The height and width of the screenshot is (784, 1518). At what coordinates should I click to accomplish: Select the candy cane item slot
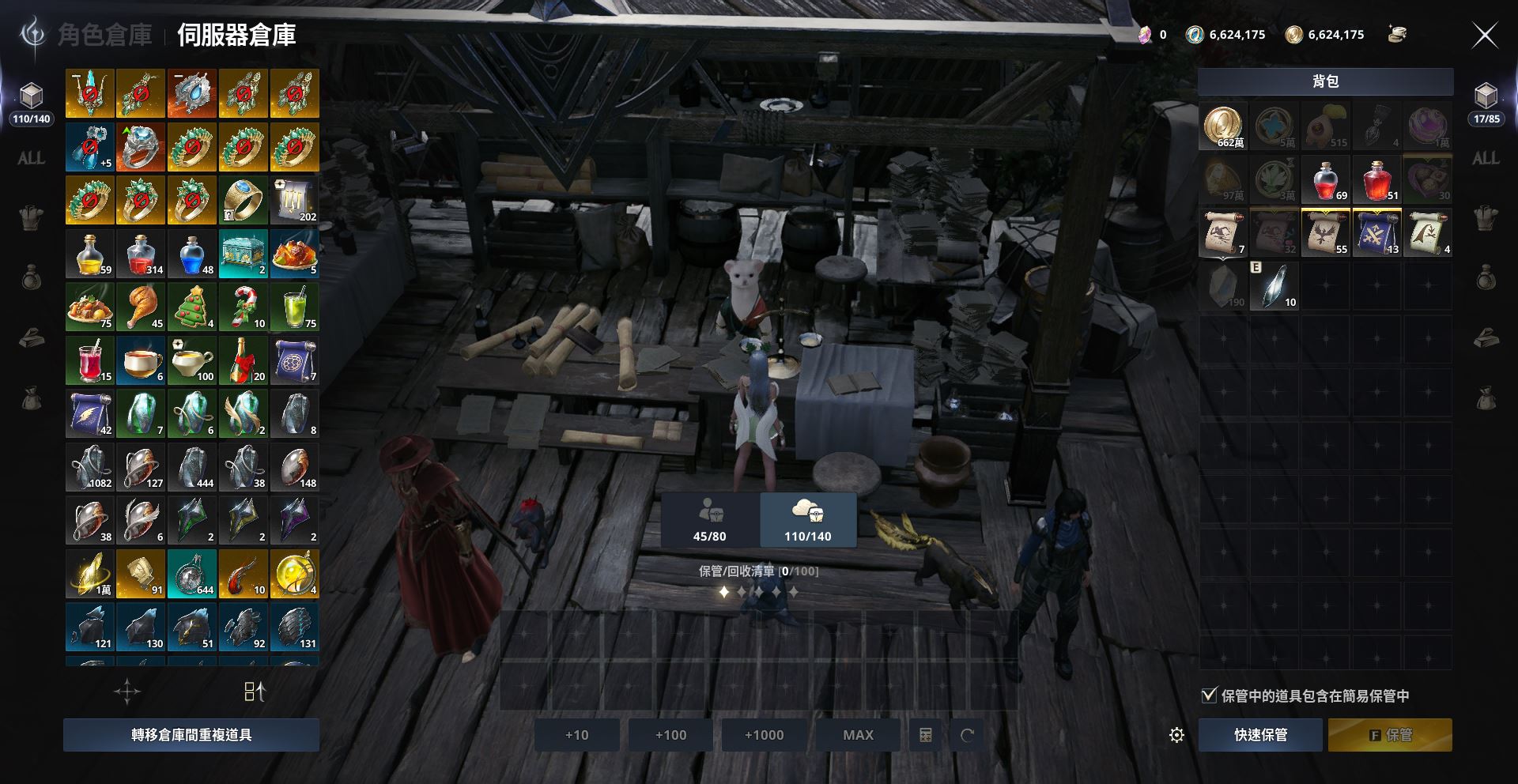[243, 307]
